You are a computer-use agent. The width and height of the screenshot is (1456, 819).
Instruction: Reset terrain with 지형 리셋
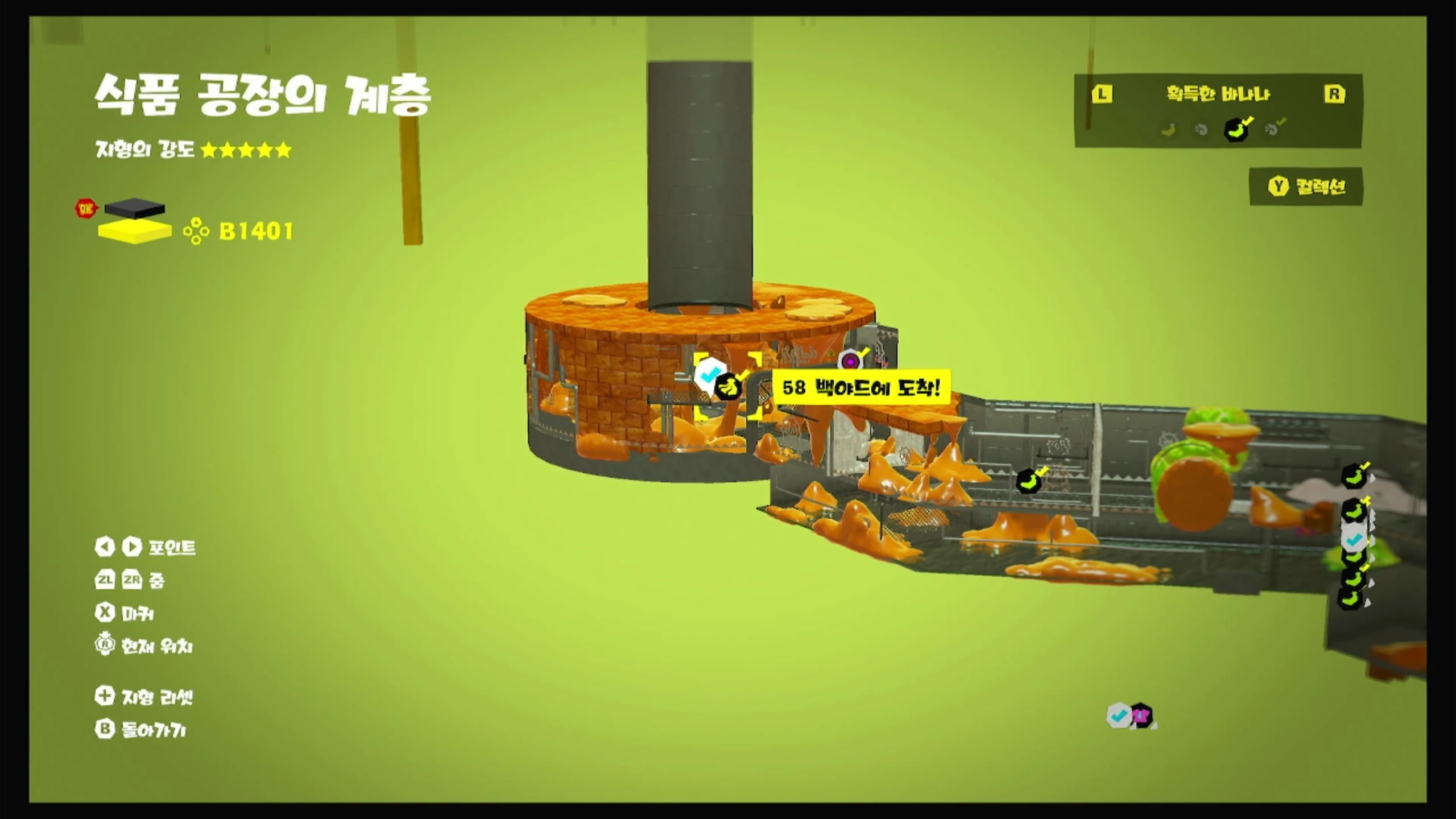click(144, 697)
